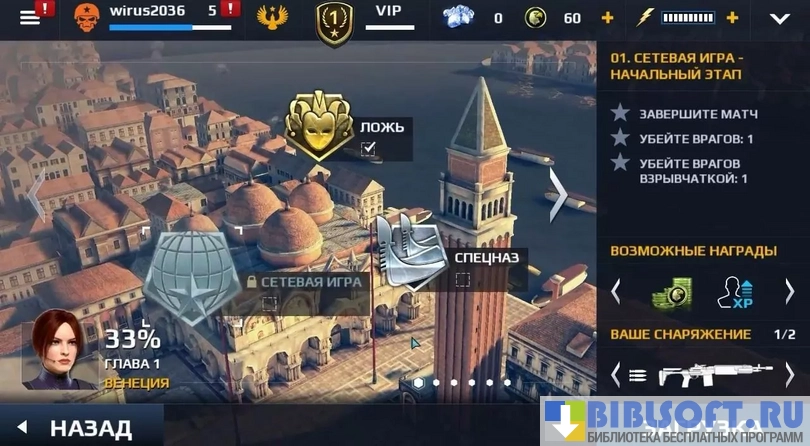
Task: Show previous reward under ВОЗМОЖНЫЕ НАГРАДЫ
Action: 616,290
